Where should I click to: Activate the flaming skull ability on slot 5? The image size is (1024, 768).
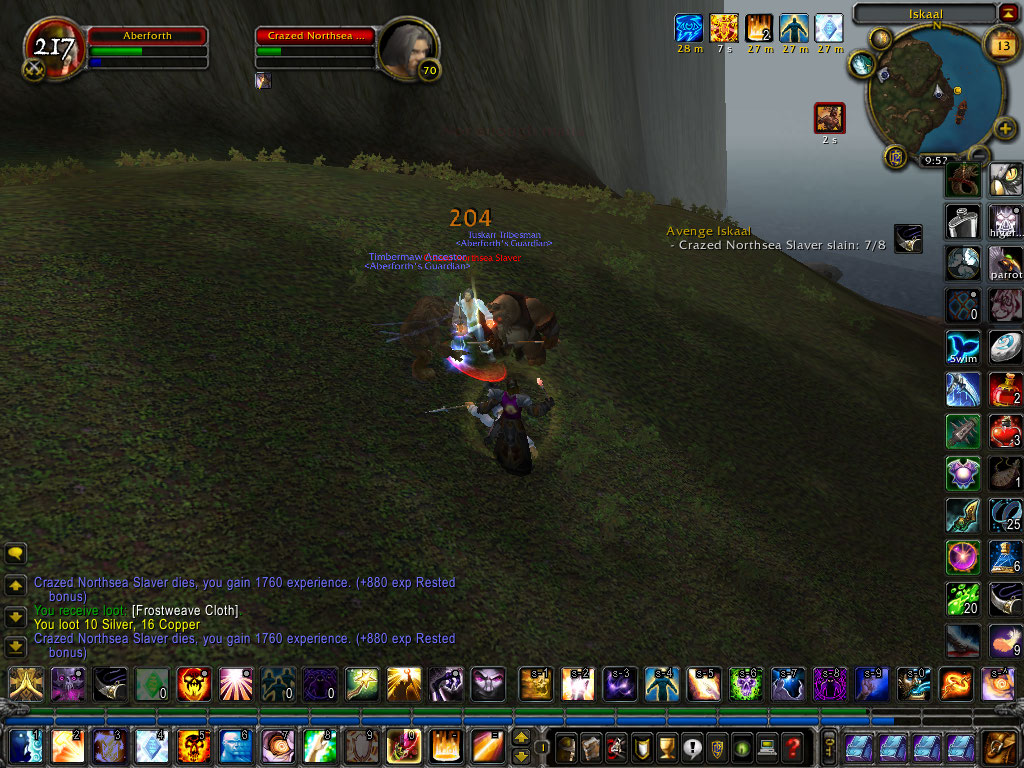click(193, 746)
